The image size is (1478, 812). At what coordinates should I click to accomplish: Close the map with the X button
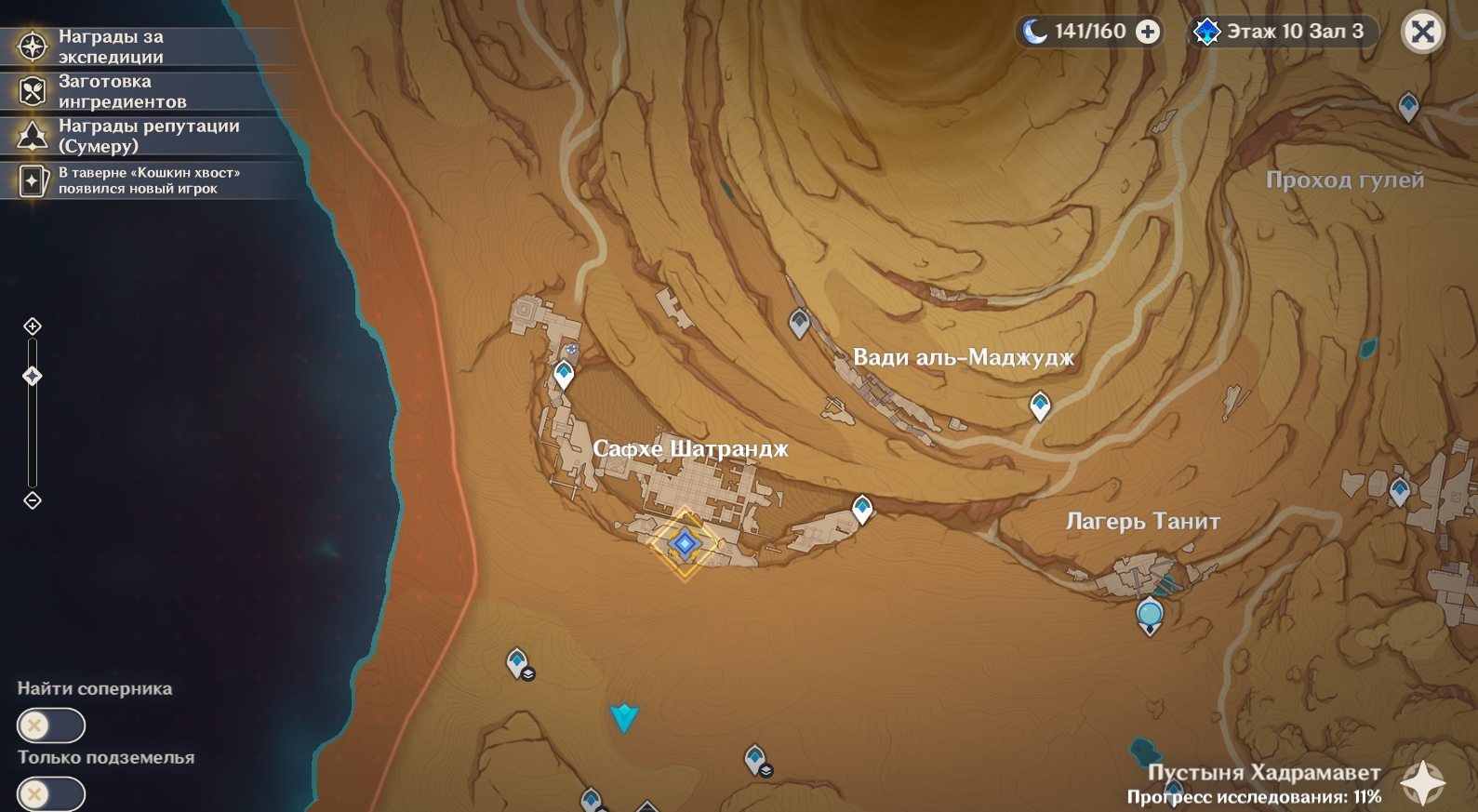[1422, 33]
